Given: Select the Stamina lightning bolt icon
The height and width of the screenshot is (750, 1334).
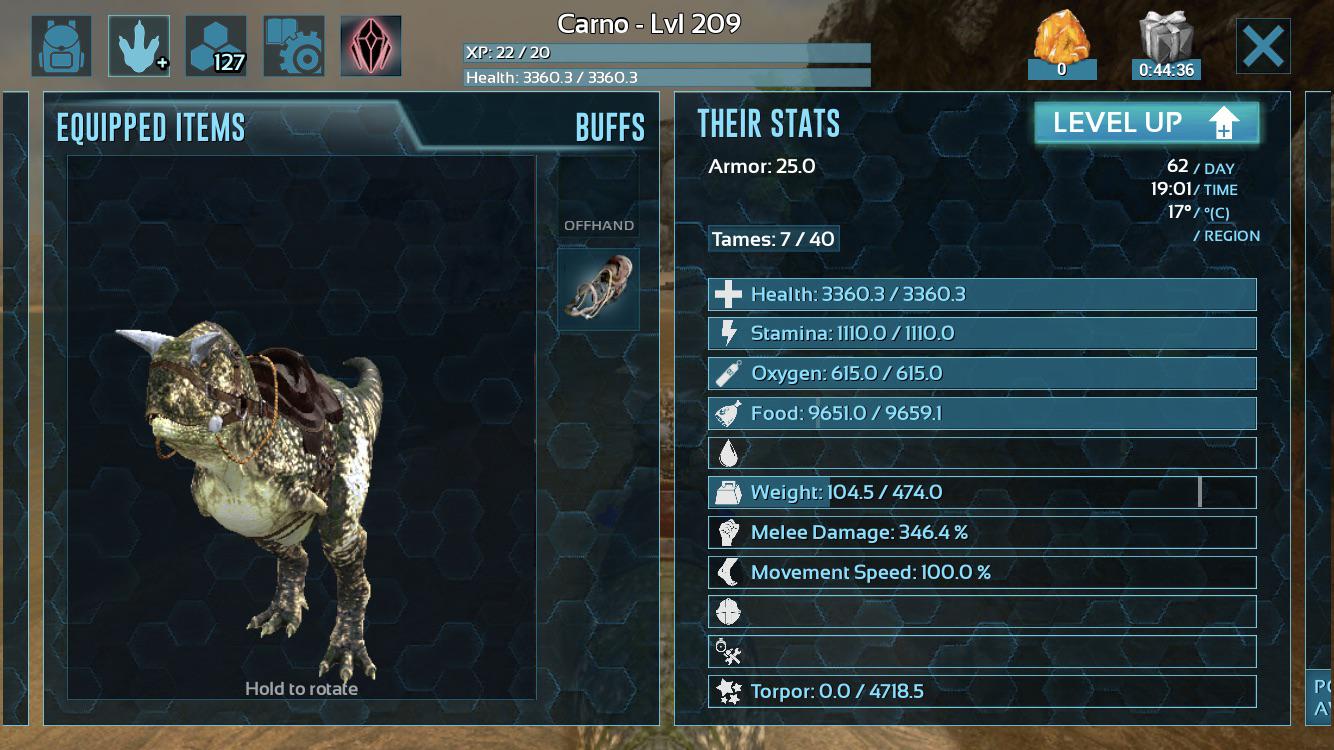Looking at the screenshot, I should 729,333.
